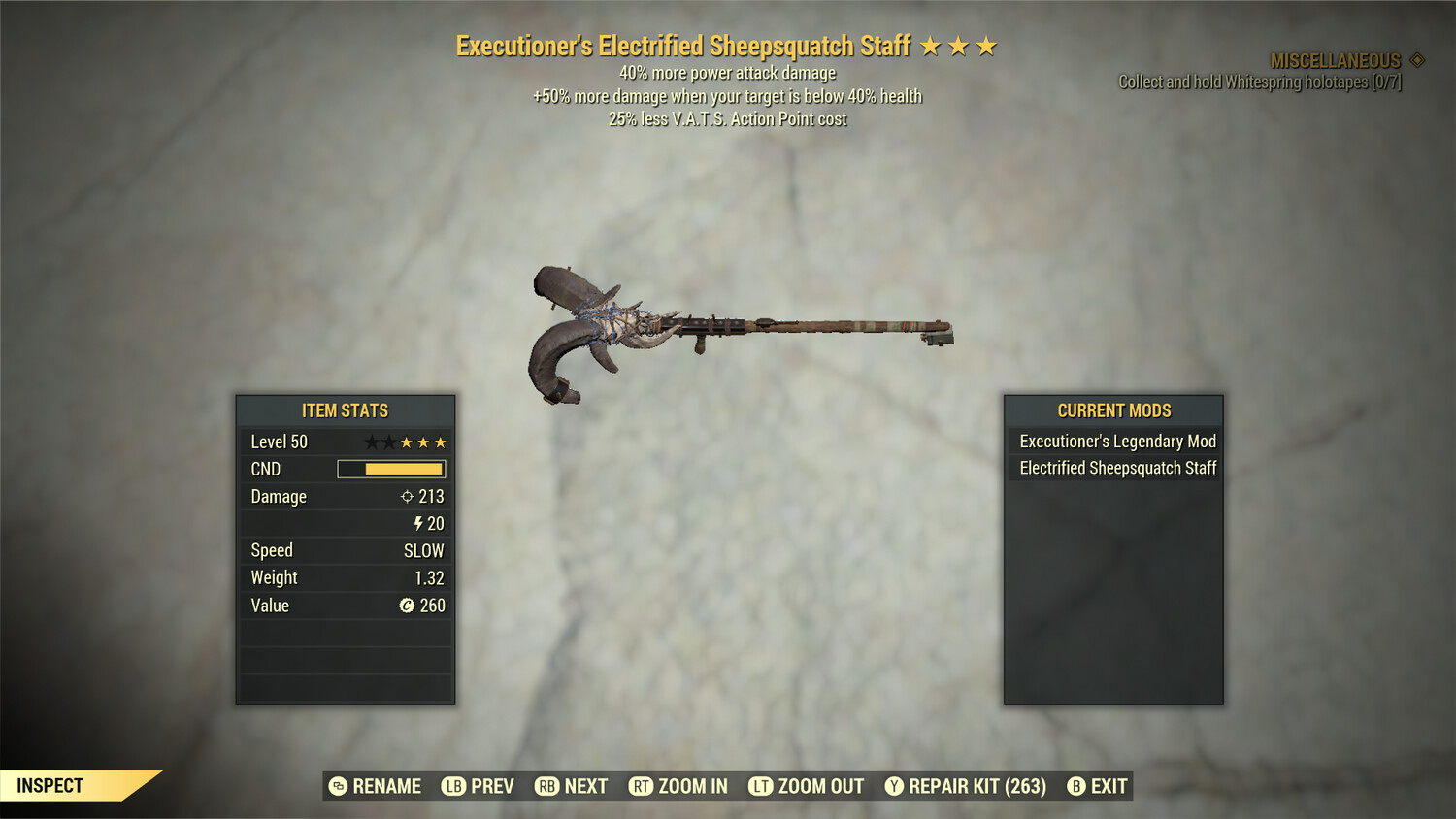The height and width of the screenshot is (819, 1456).
Task: Click the RB NEXT icon to view next item
Action: [546, 786]
